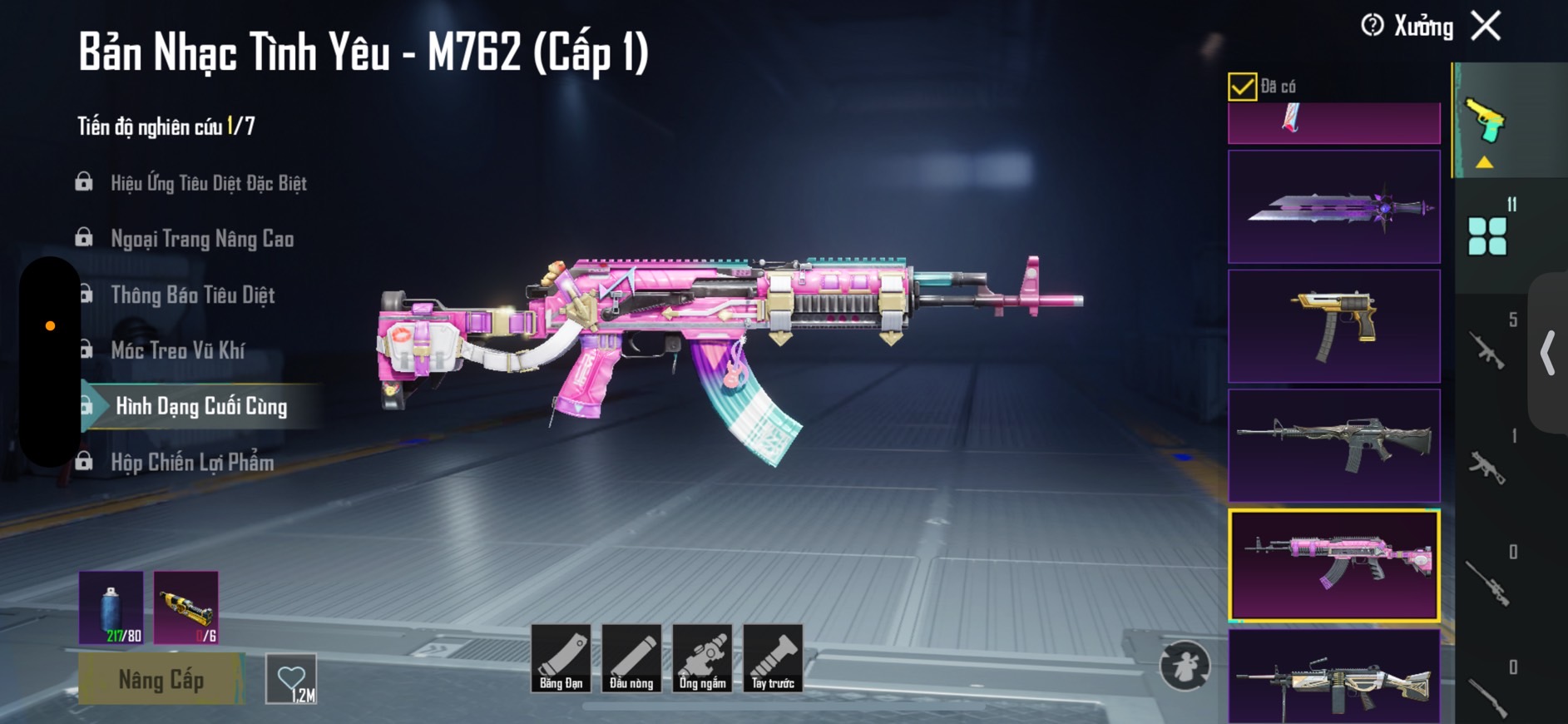This screenshot has width=1568, height=724.
Task: Select Hiệu Ứng Tiêu Diệt Đặc Biệt entry
Action: coord(208,183)
